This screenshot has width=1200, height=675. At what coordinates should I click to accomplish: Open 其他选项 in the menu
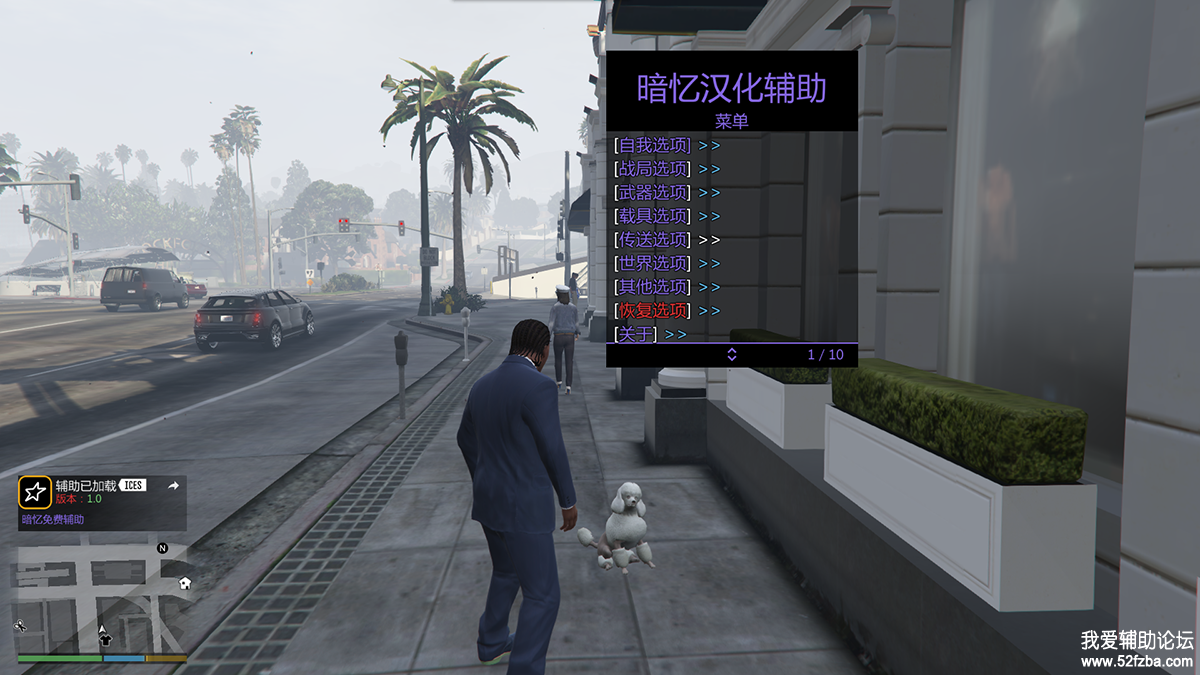point(653,287)
